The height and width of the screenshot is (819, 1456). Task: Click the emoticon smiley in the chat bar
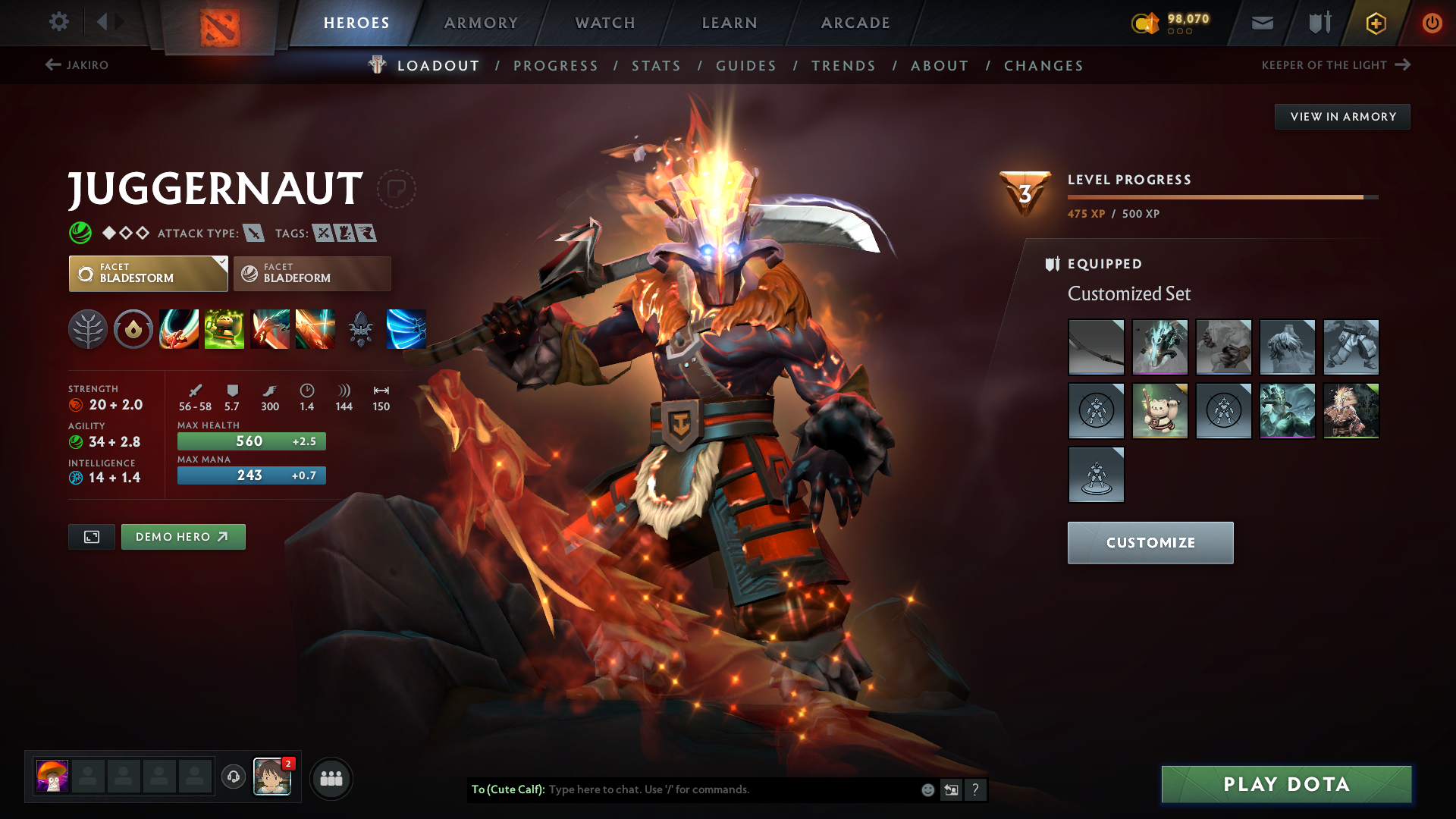point(927,789)
